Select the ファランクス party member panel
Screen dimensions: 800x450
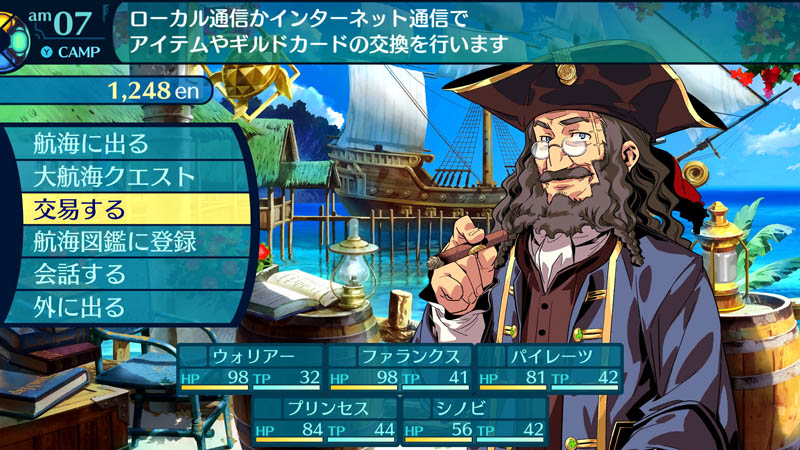click(400, 367)
